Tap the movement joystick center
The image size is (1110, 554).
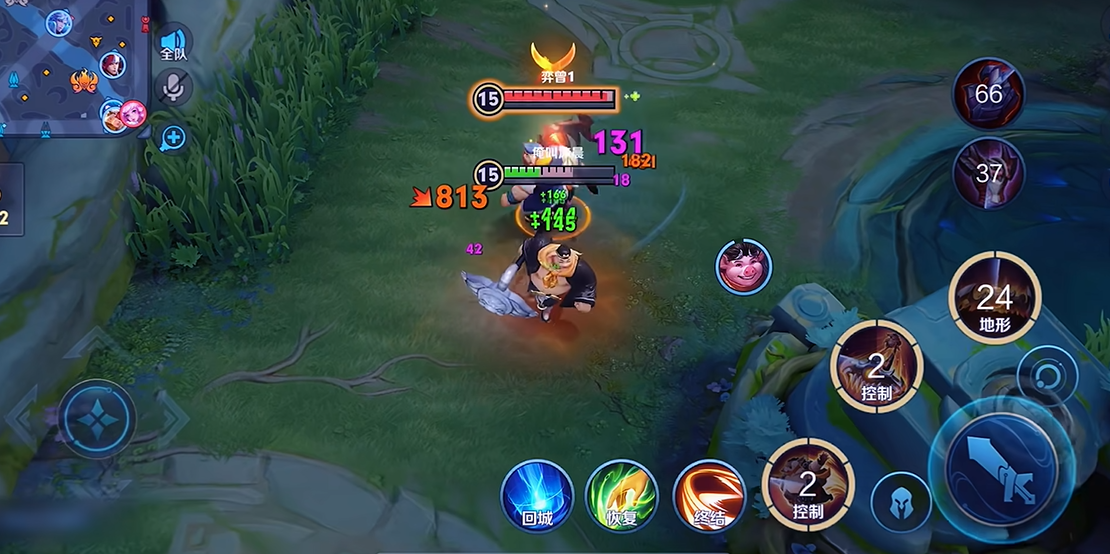pyautogui.click(x=96, y=419)
